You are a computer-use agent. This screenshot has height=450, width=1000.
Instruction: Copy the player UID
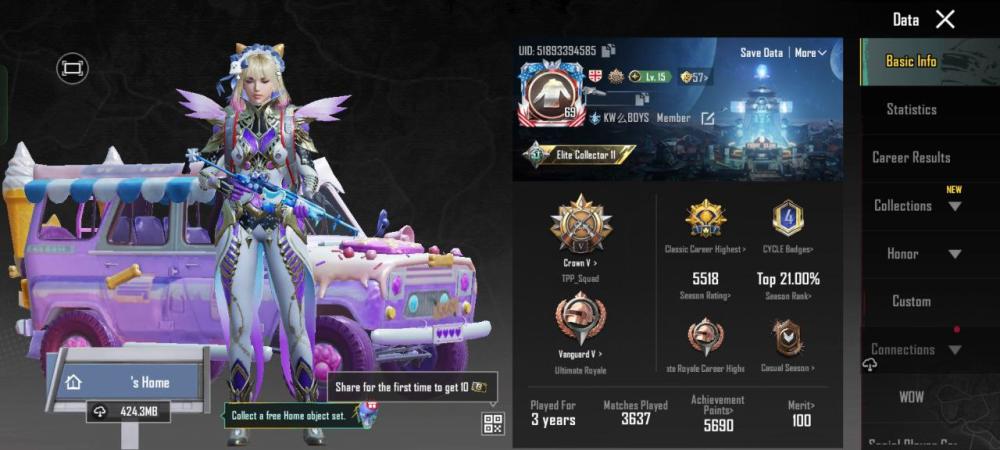coord(609,51)
